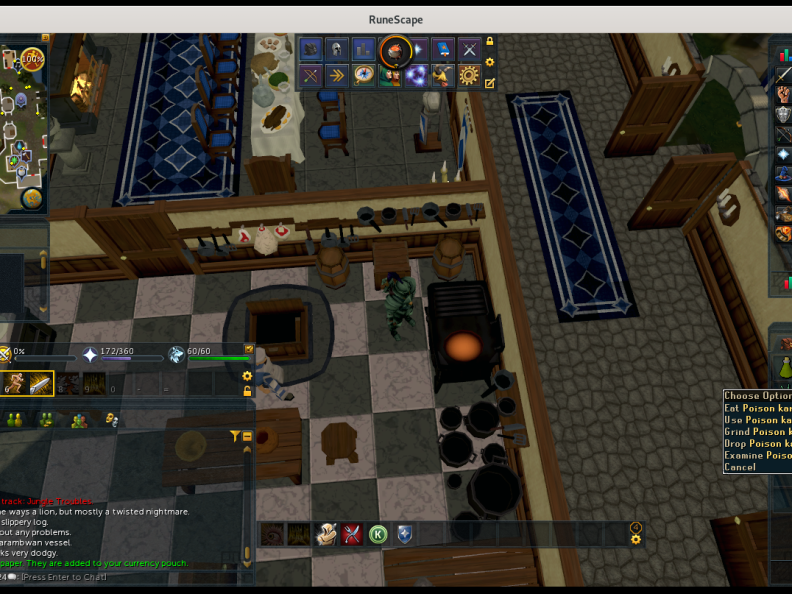This screenshot has width=792, height=594.
Task: Select Examine Poison karambwan option
Action: 757,456
